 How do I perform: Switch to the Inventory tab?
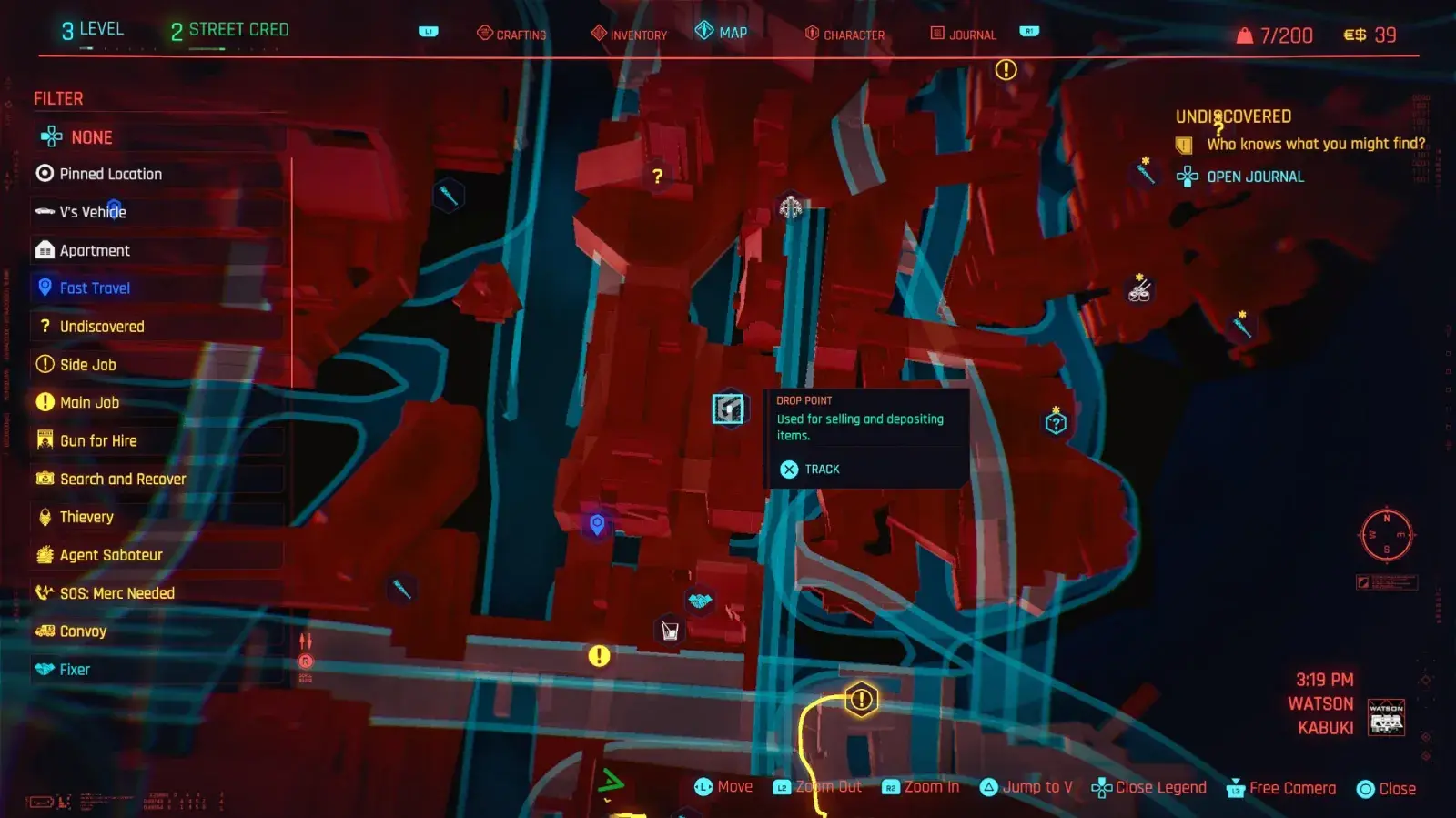pos(629,35)
